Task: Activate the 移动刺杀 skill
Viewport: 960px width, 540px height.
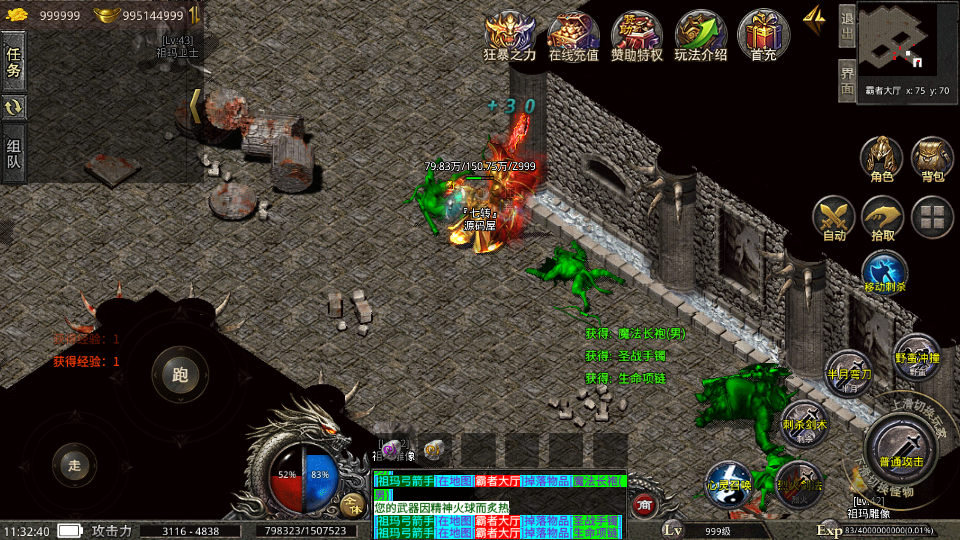Action: 884,272
